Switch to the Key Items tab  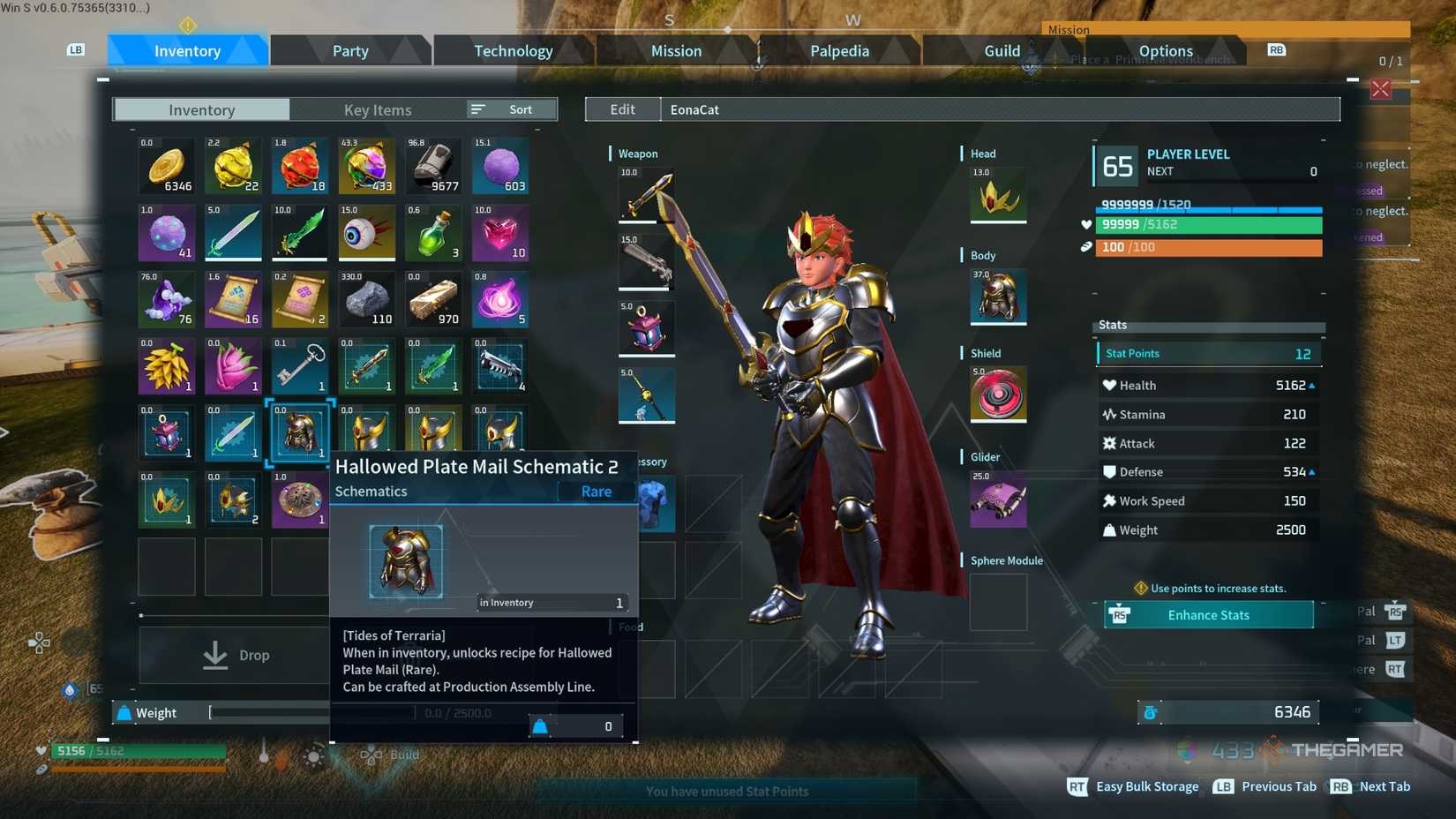[x=378, y=109]
